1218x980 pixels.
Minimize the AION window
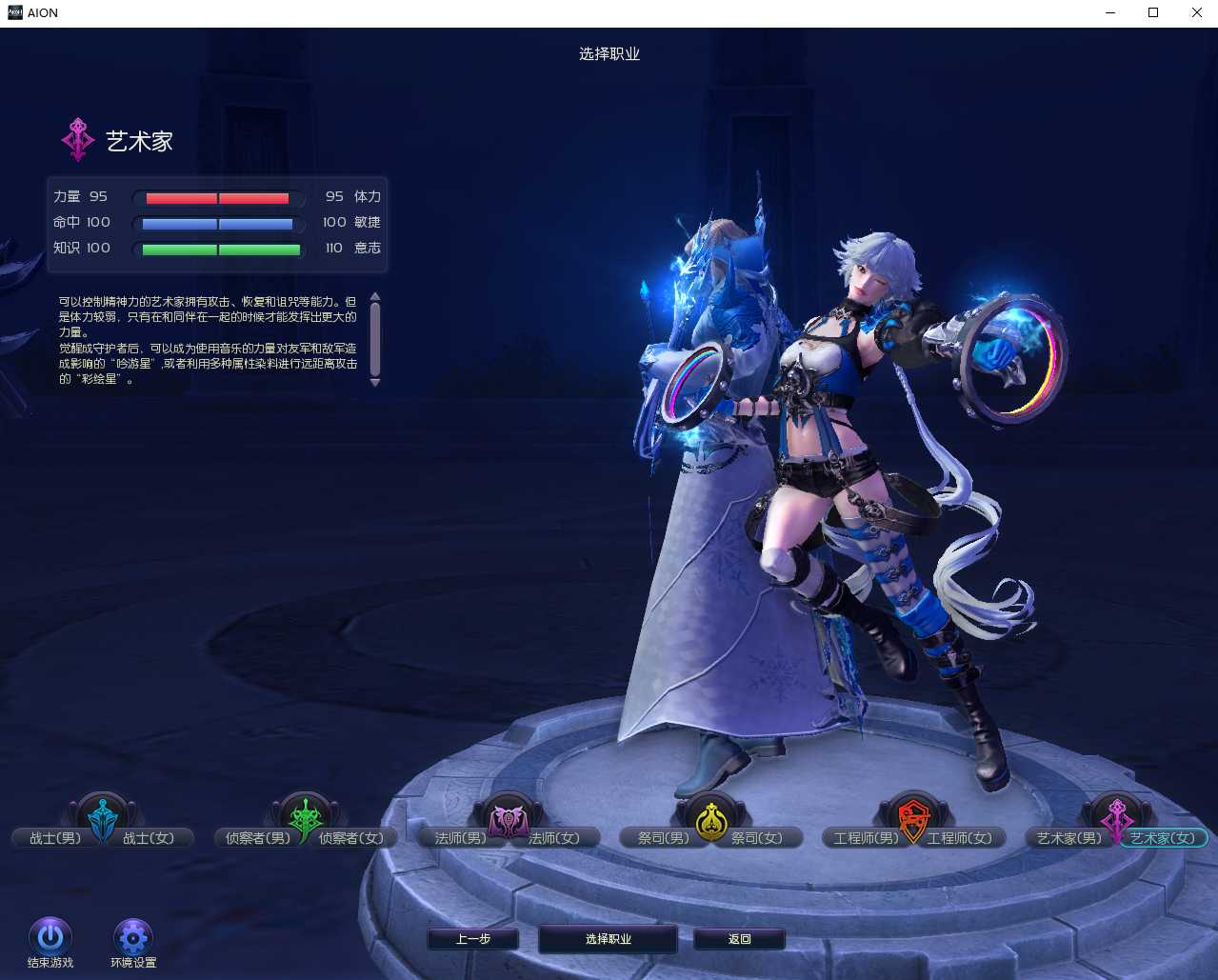pos(1110,13)
